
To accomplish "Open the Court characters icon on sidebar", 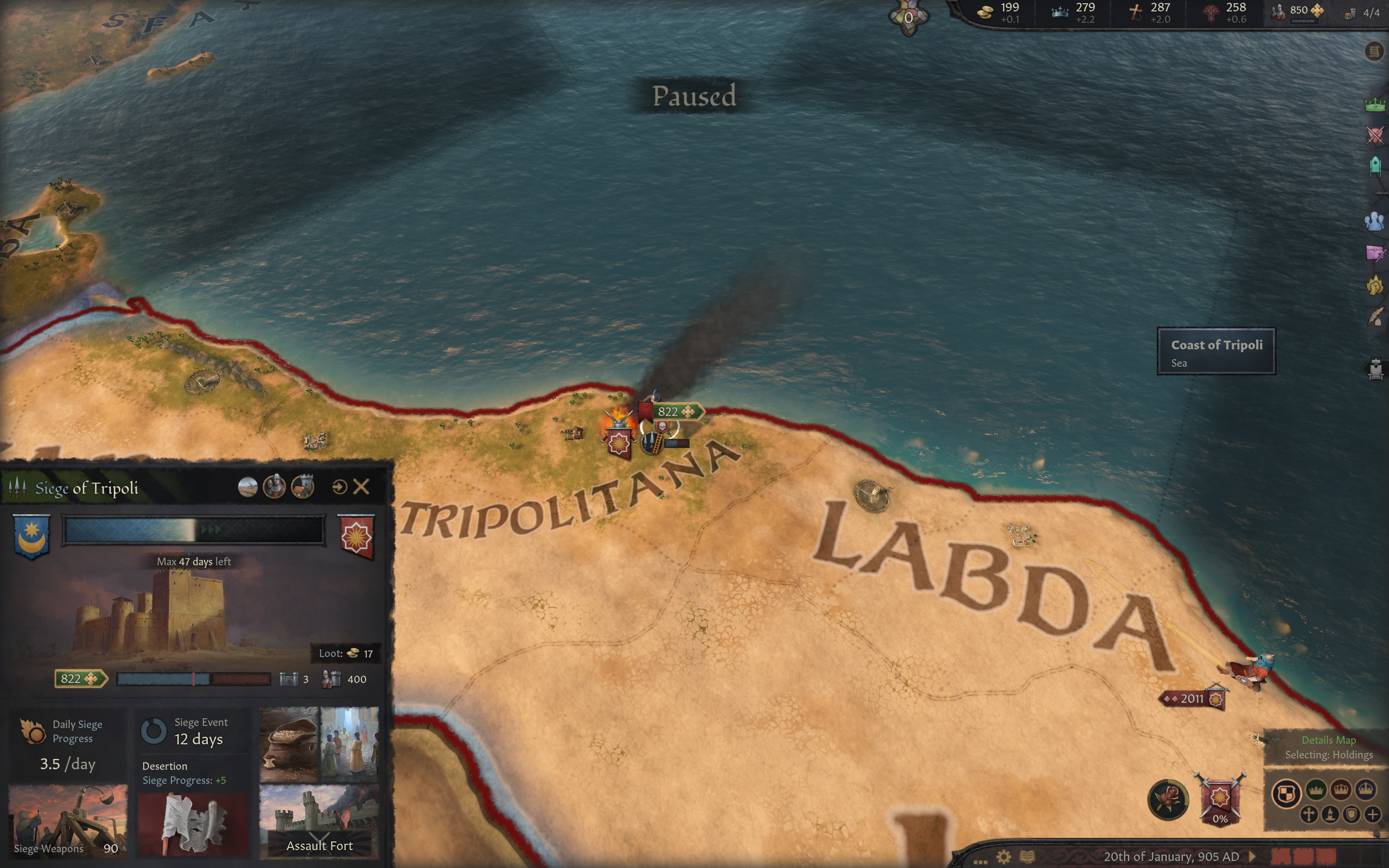I will click(1375, 222).
